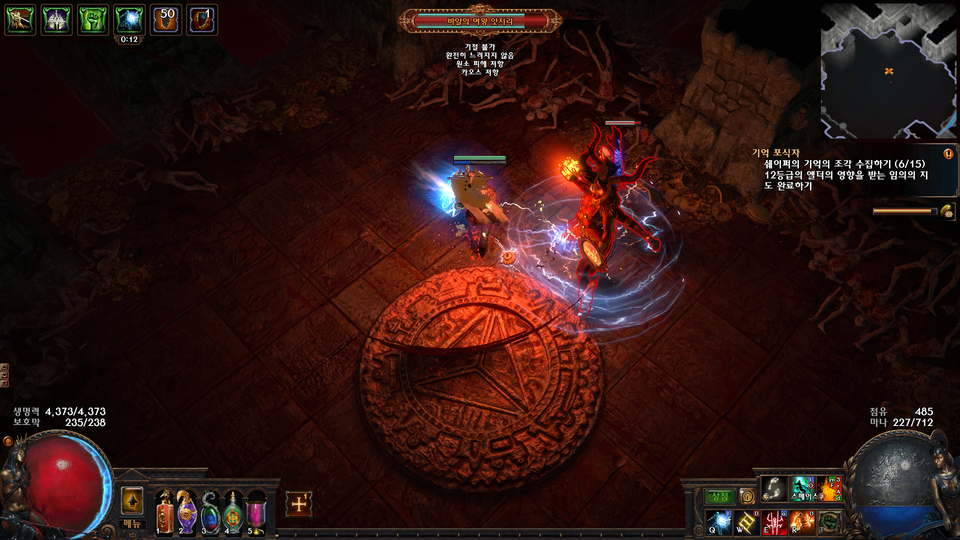Use the red life flask in slot 1

pos(164,511)
